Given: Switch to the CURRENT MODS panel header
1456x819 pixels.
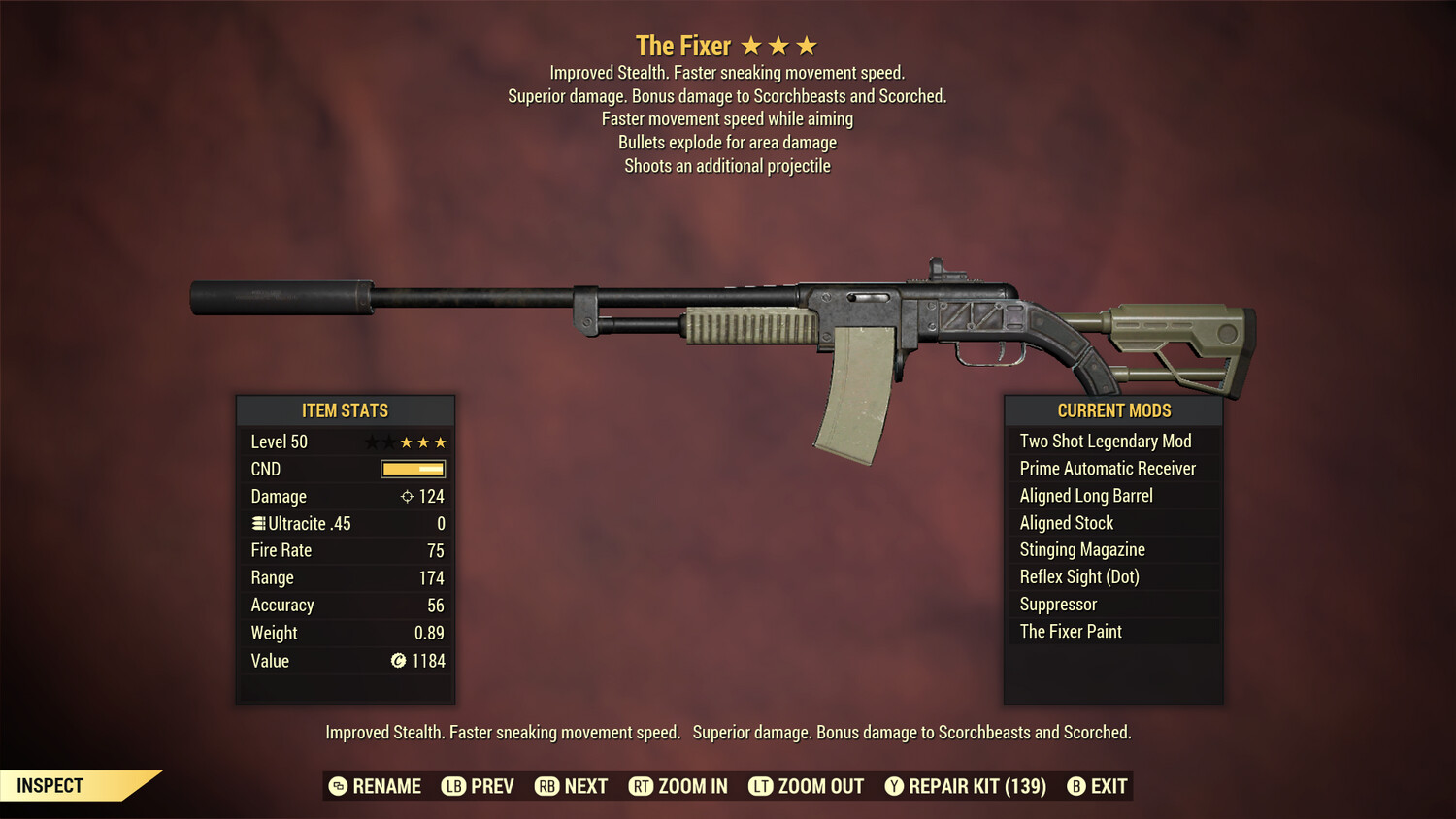Looking at the screenshot, I should (1112, 410).
